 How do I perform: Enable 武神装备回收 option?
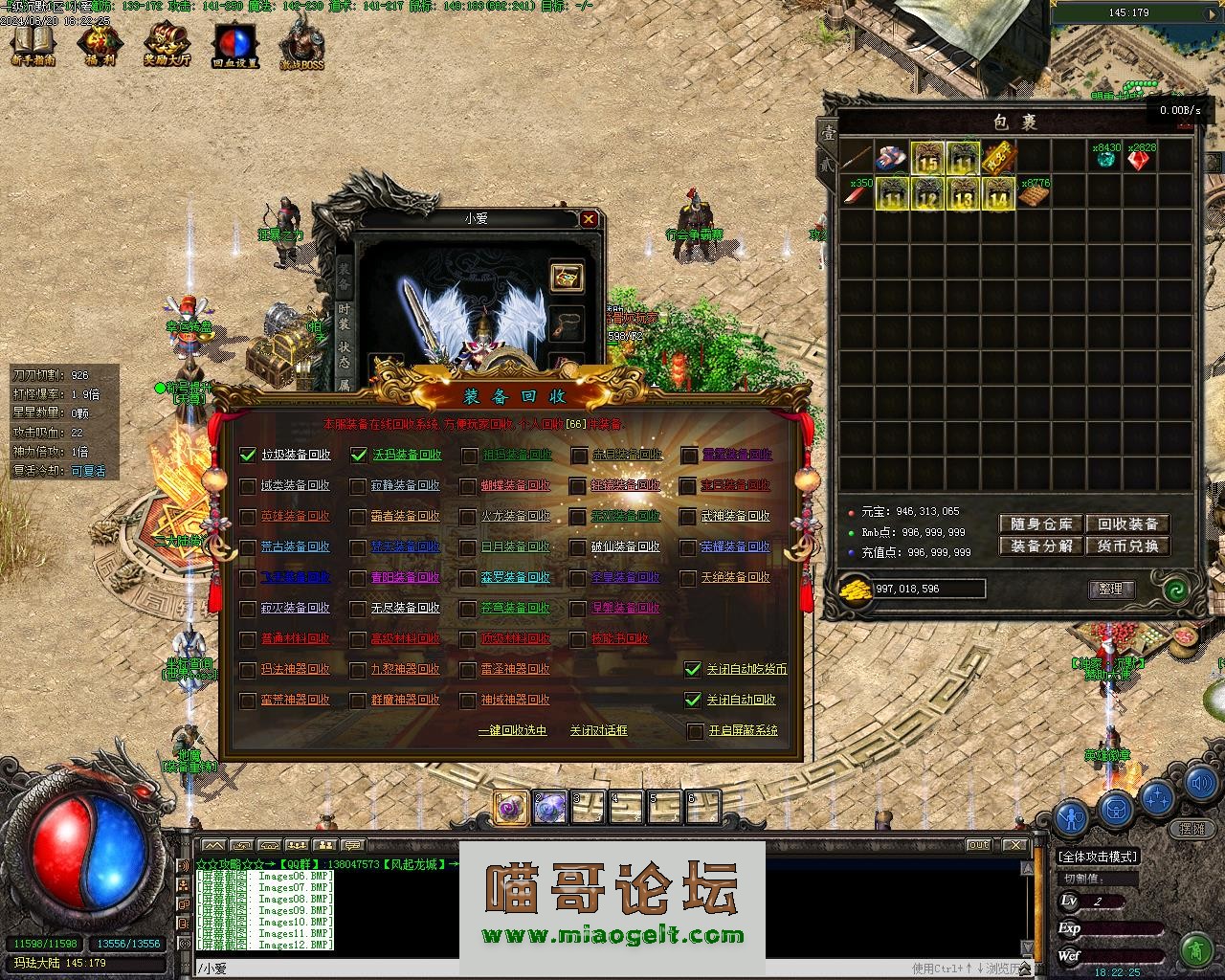[x=689, y=517]
